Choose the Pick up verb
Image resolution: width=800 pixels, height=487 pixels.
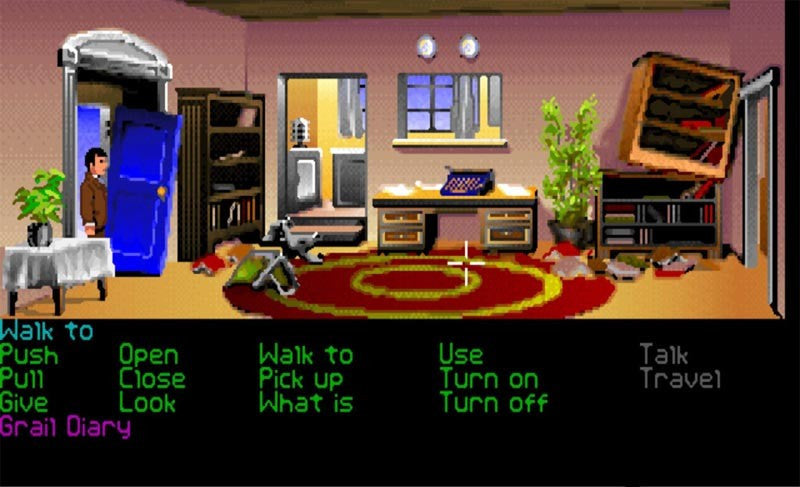pos(301,380)
